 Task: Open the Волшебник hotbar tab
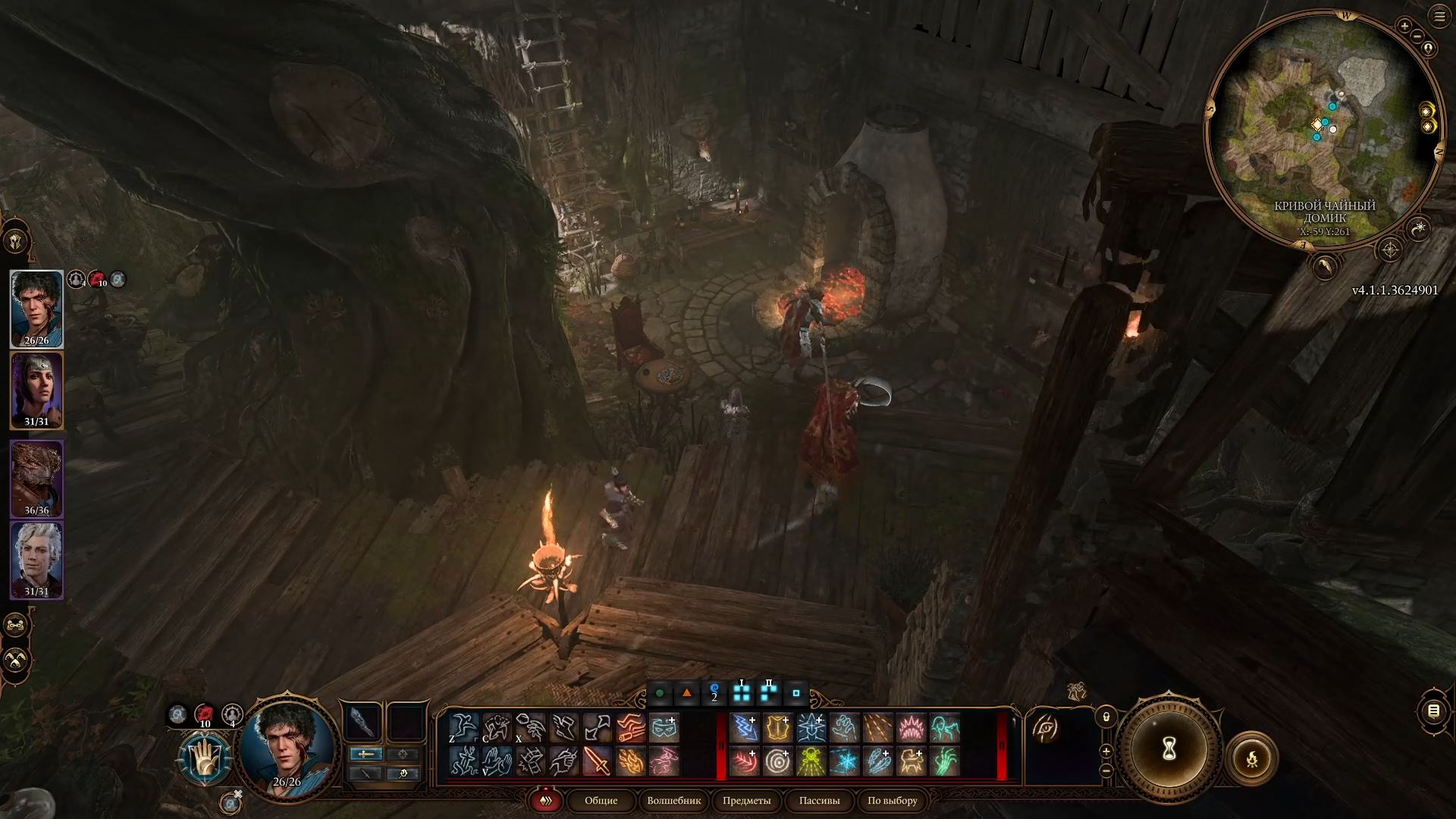coord(674,801)
